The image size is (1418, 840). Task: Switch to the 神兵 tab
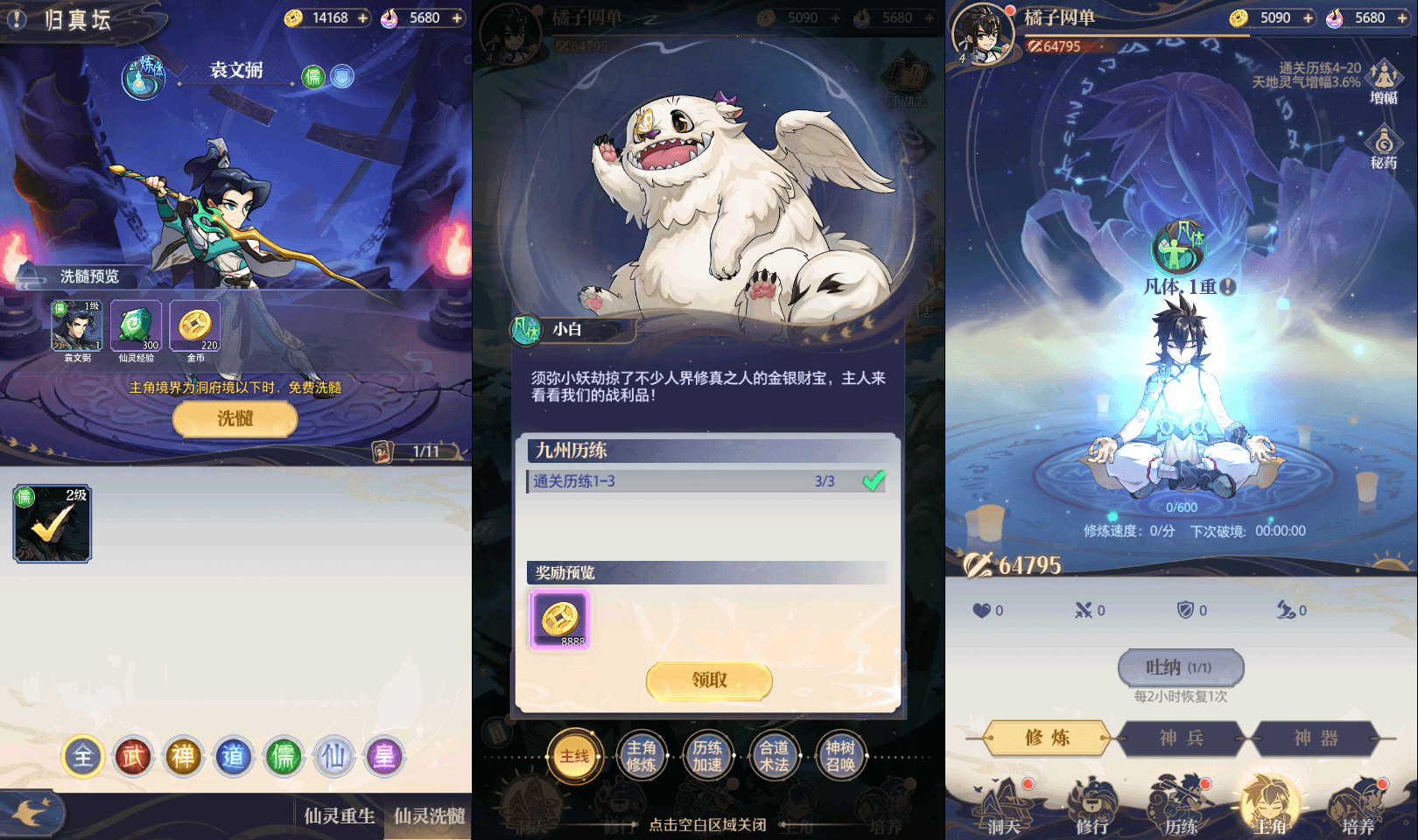(x=1181, y=738)
